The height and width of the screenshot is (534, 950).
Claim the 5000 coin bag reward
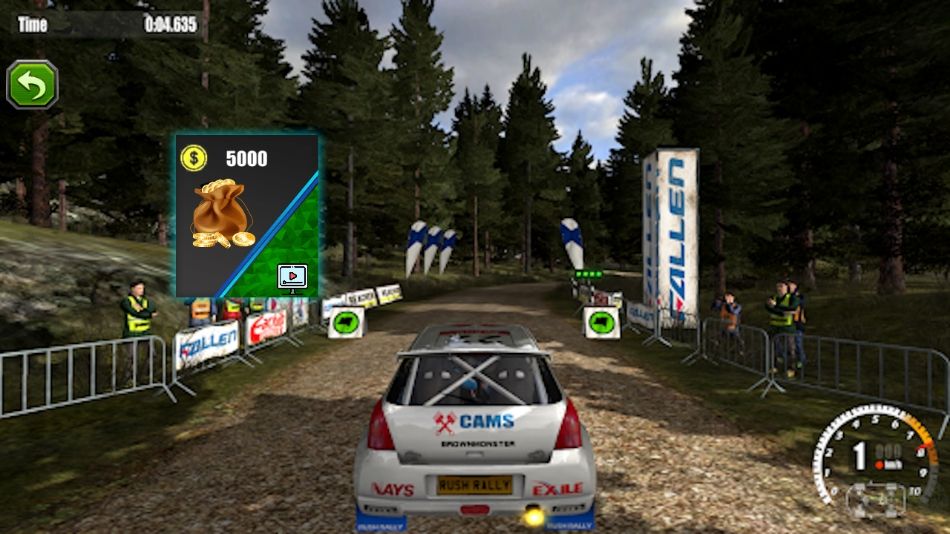coord(247,216)
